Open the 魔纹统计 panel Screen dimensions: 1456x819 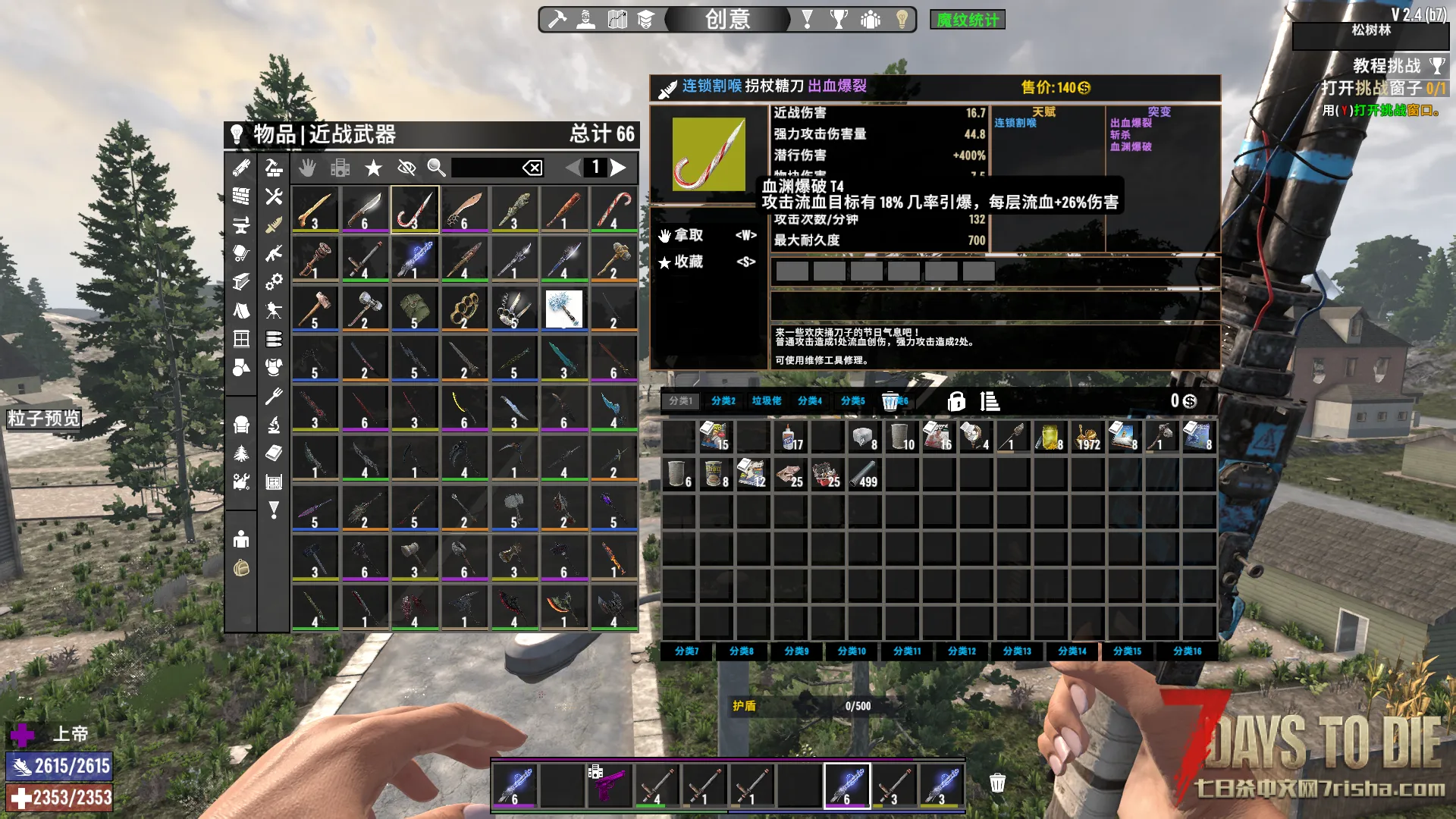pos(967,20)
